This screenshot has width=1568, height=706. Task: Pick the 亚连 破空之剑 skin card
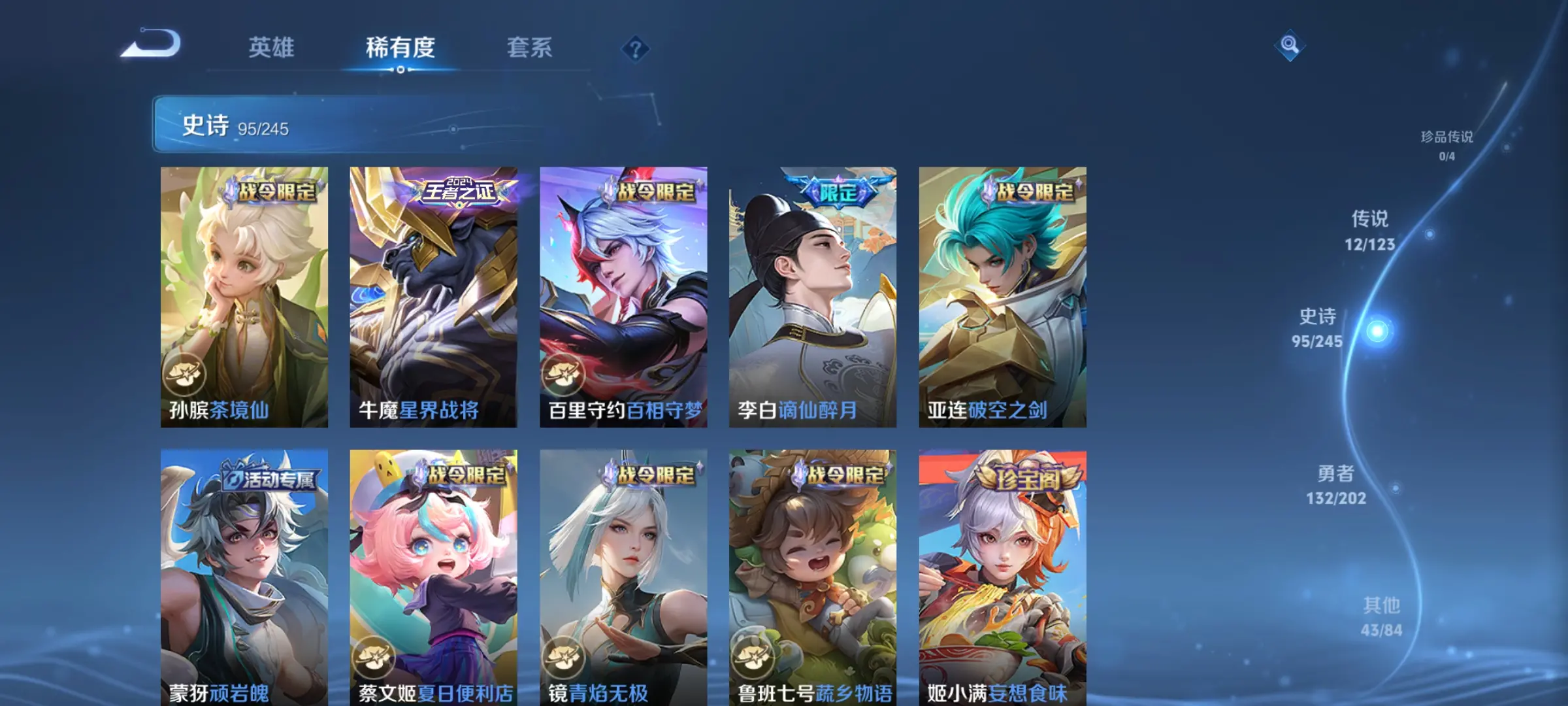coord(1002,297)
